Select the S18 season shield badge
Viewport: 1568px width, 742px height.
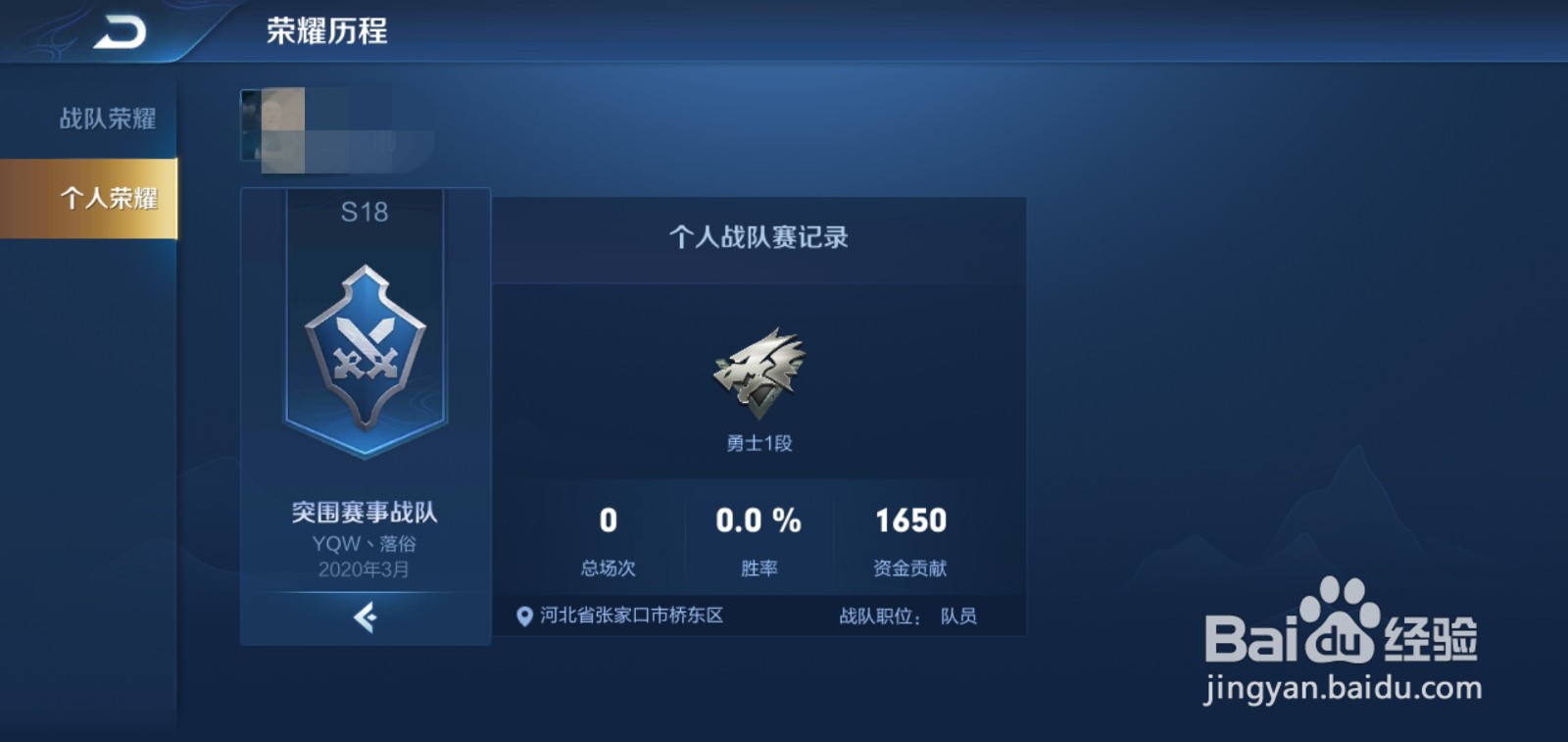(x=365, y=343)
